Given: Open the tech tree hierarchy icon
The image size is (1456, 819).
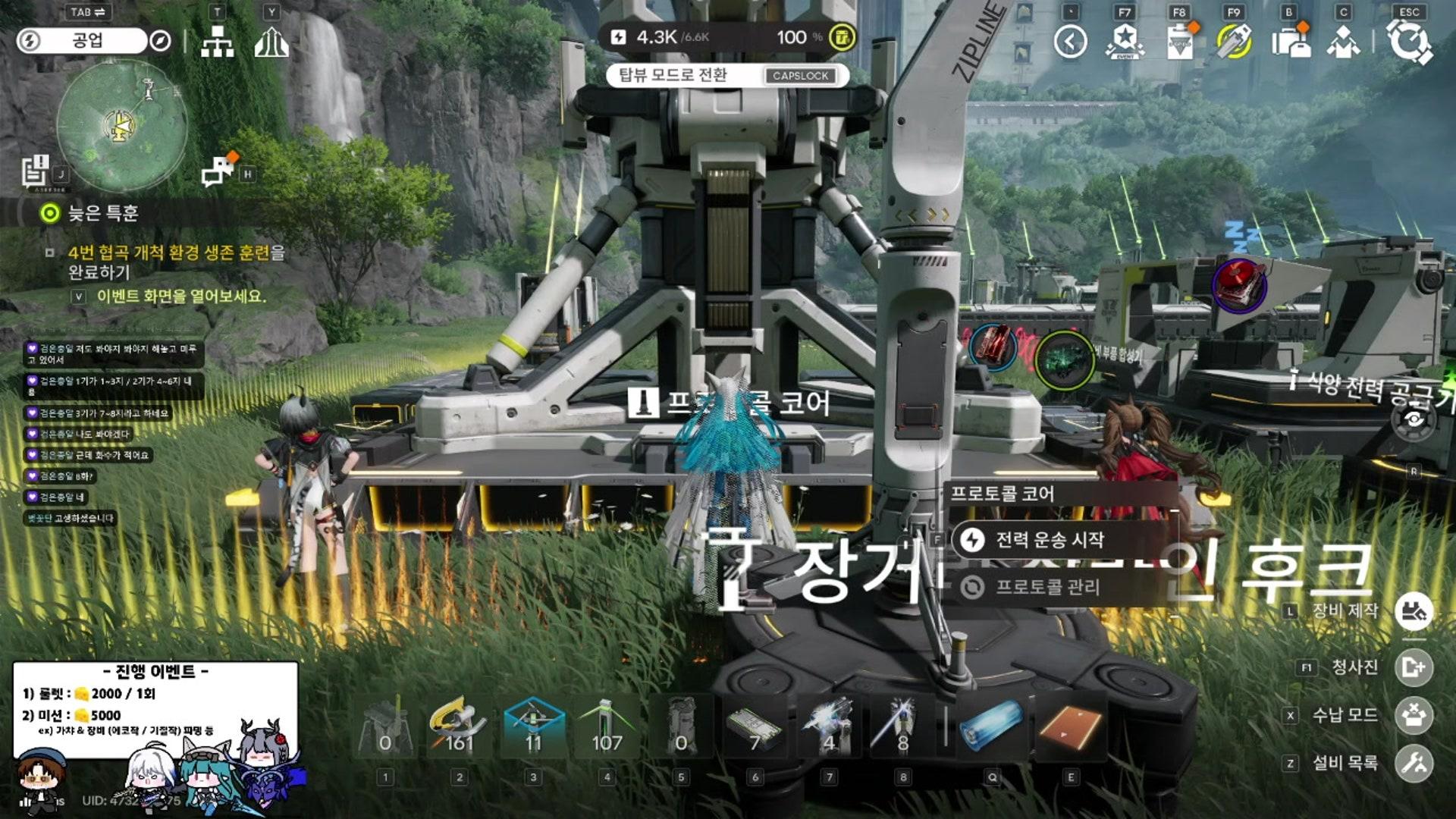Looking at the screenshot, I should tap(218, 42).
